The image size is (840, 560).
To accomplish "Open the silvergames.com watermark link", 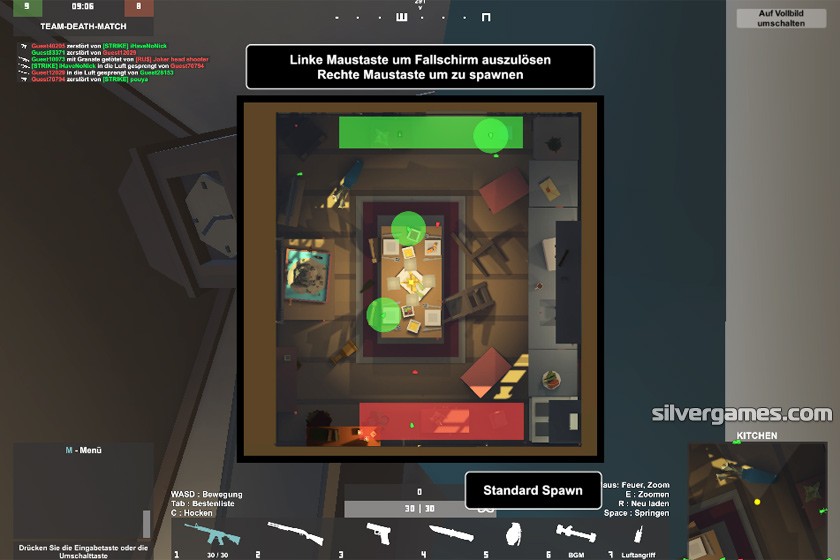I will (x=741, y=413).
